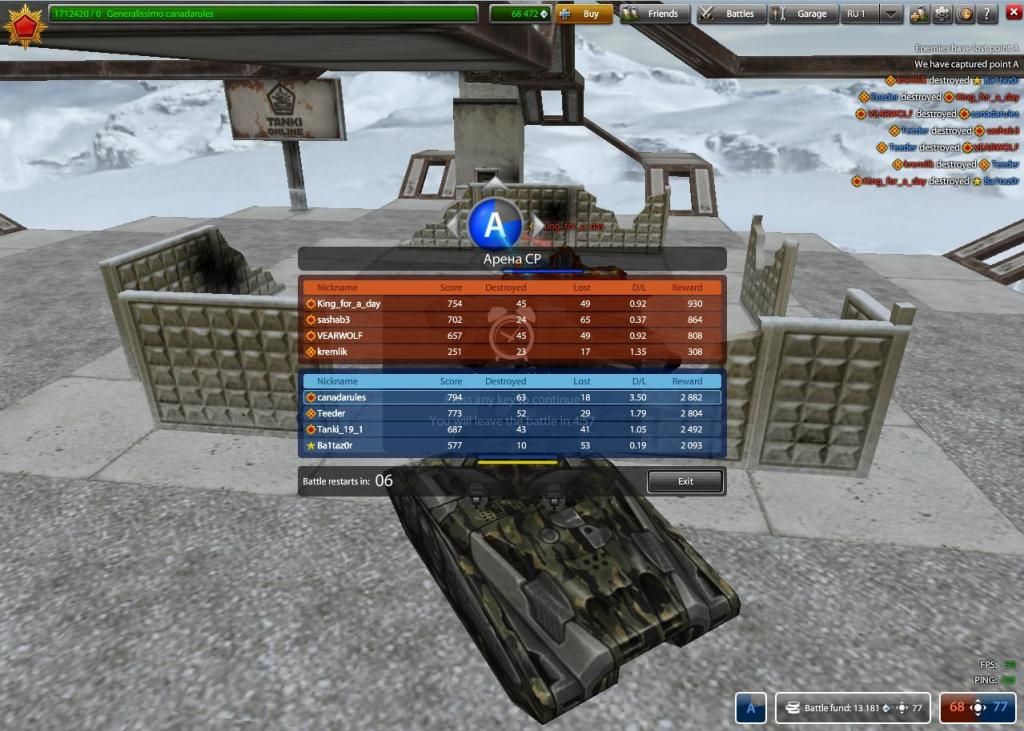Open the Buy crystals shop

584,14
